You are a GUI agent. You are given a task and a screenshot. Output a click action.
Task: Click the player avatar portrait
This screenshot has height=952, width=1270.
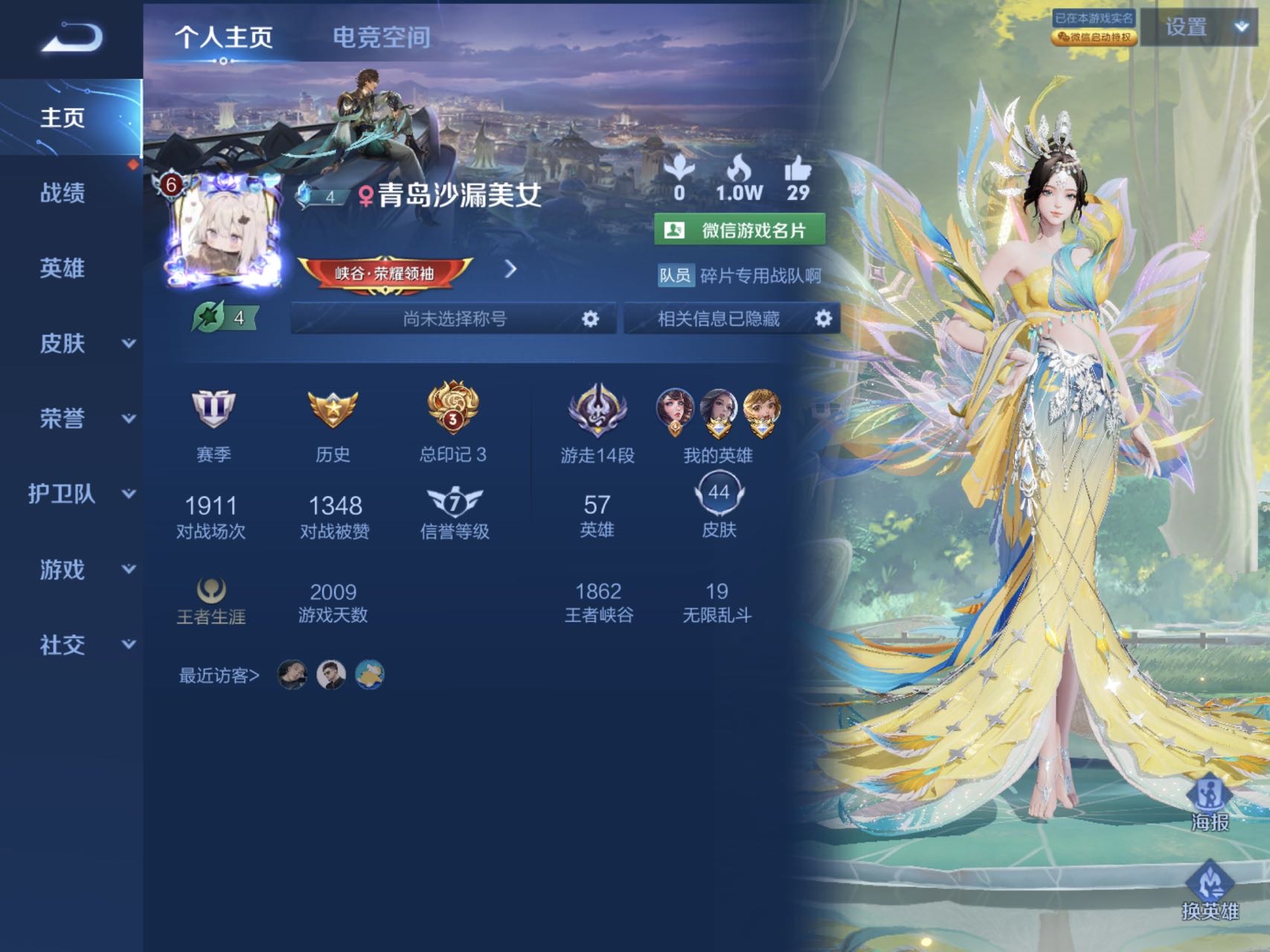pos(223,232)
